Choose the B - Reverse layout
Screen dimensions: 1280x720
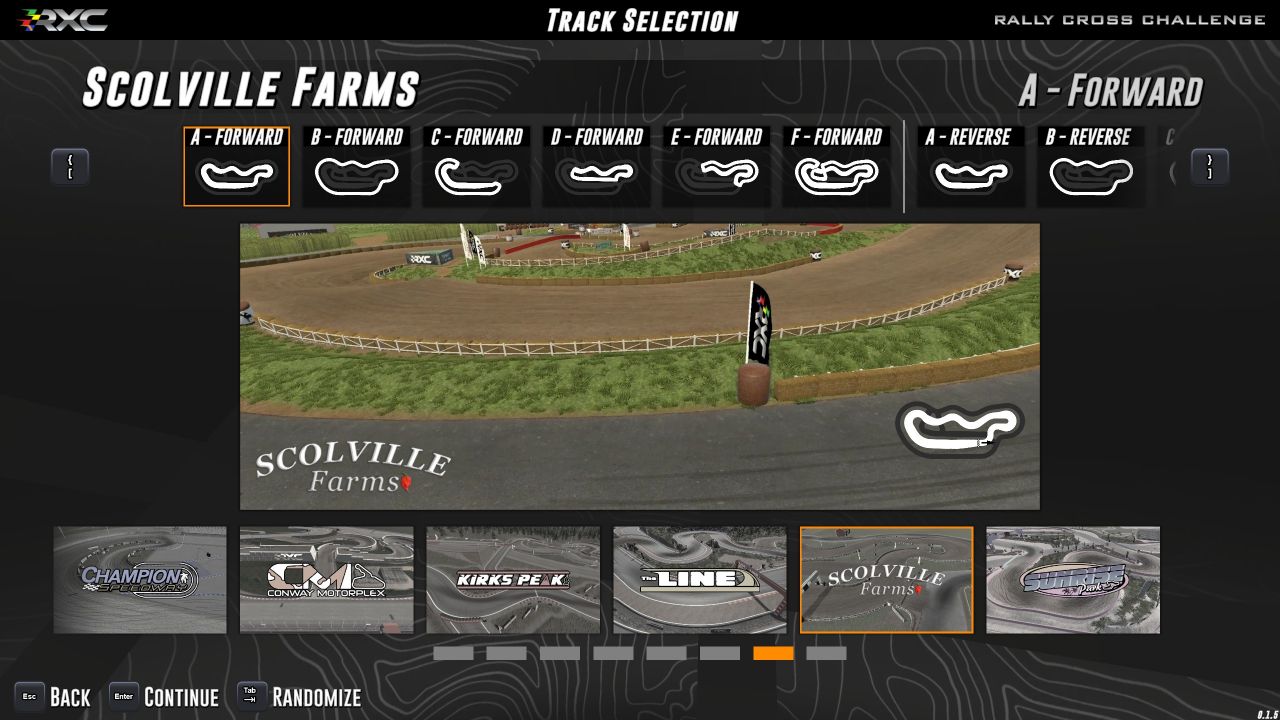[x=1090, y=167]
